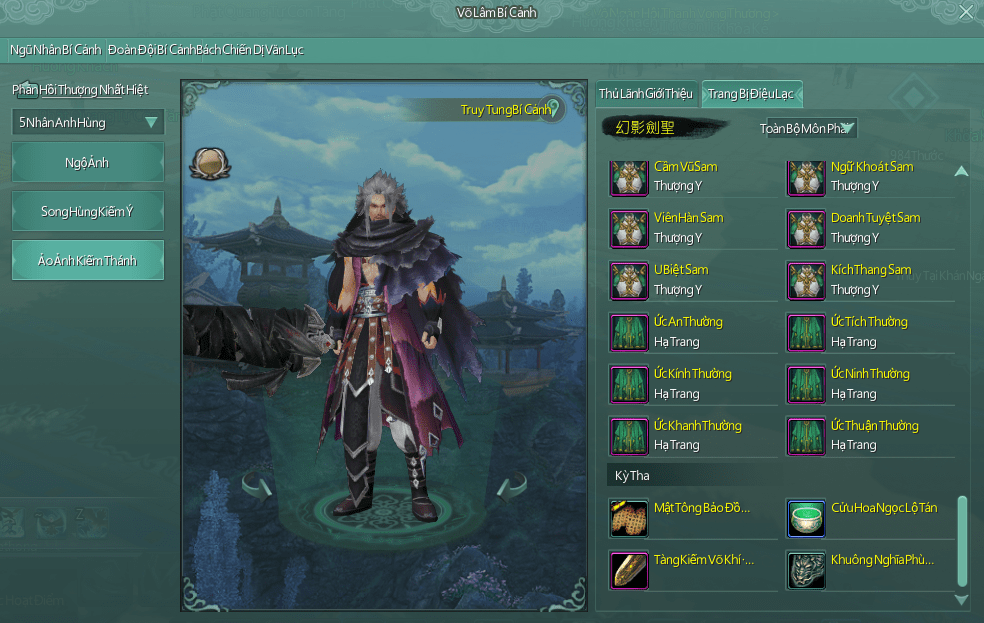Open the 5 Nhân Anh Hùng dropdown
Image resolution: width=984 pixels, height=623 pixels.
coord(88,123)
